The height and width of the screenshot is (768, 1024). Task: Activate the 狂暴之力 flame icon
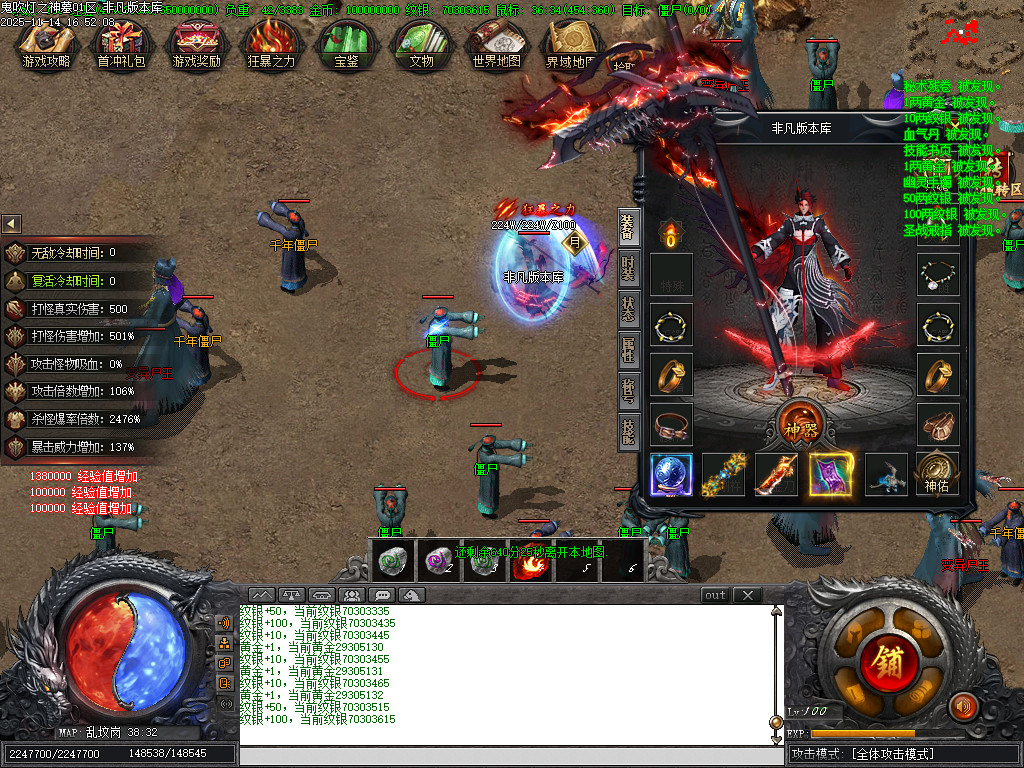point(271,44)
